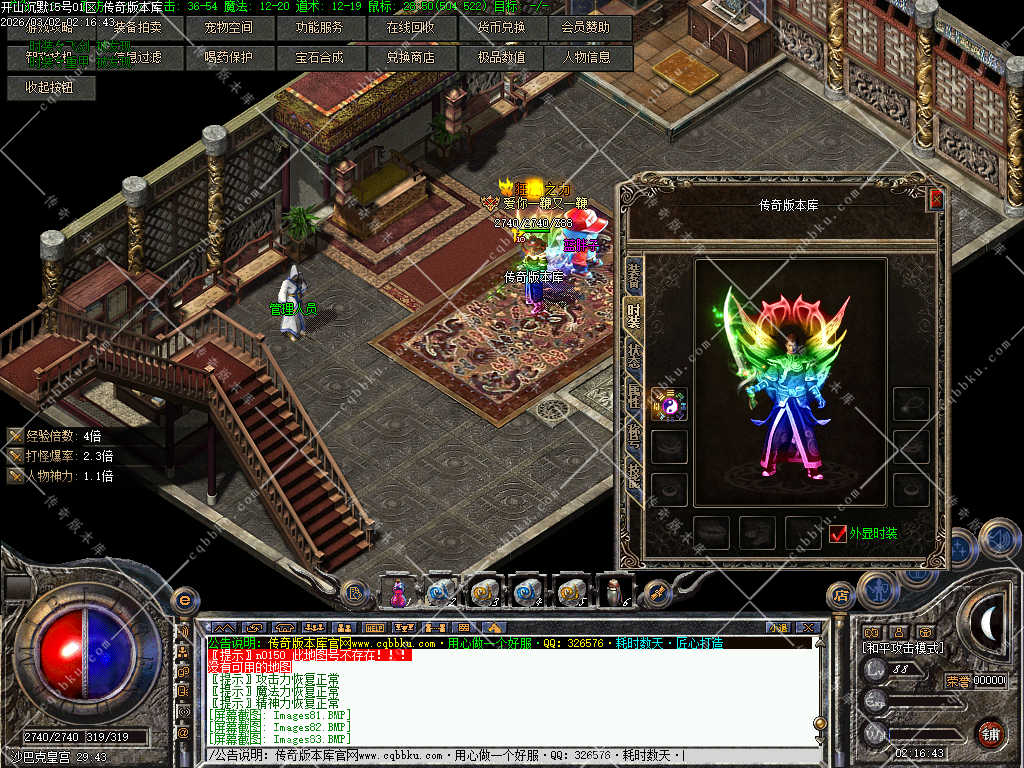Open the 宝石合成 gem synthesis menu

319,58
